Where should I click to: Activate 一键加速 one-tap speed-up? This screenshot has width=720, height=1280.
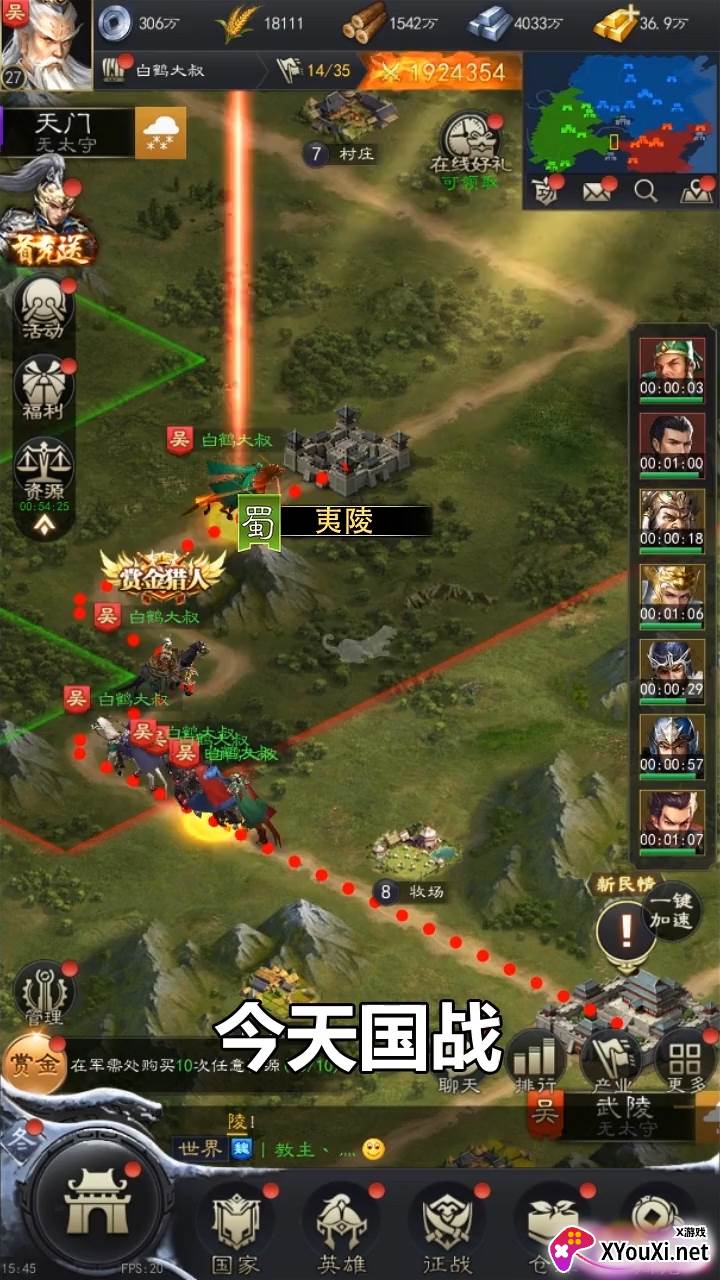click(x=670, y=911)
